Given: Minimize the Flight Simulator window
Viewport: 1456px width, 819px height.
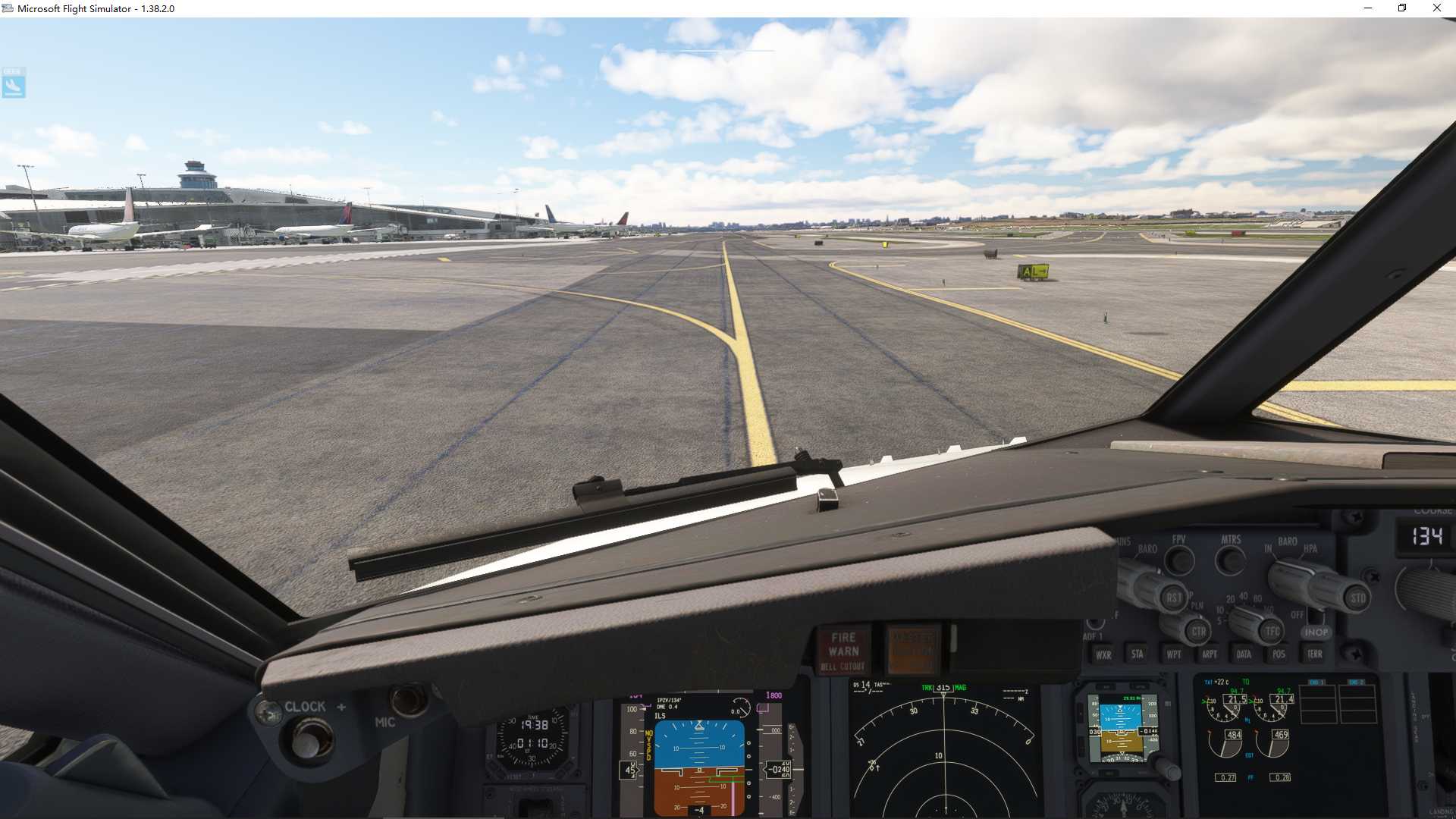Looking at the screenshot, I should click(1368, 8).
